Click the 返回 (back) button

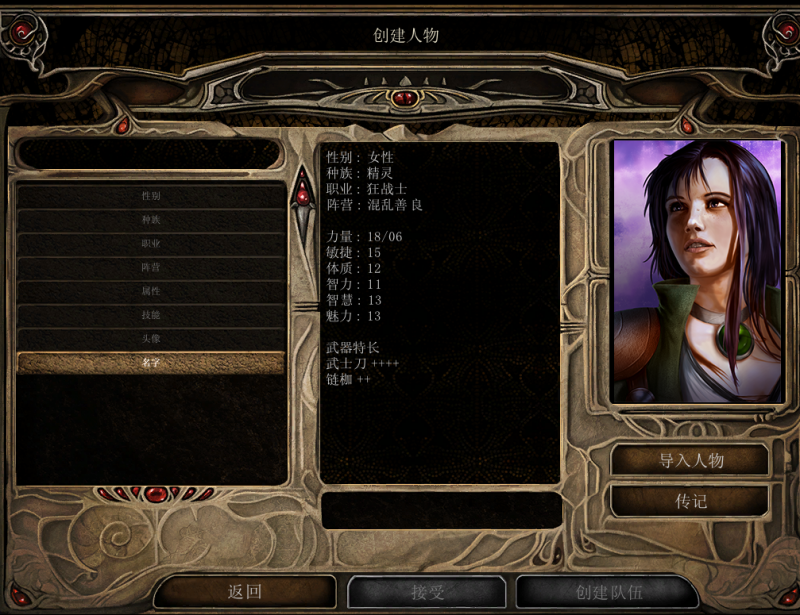pyautogui.click(x=245, y=592)
